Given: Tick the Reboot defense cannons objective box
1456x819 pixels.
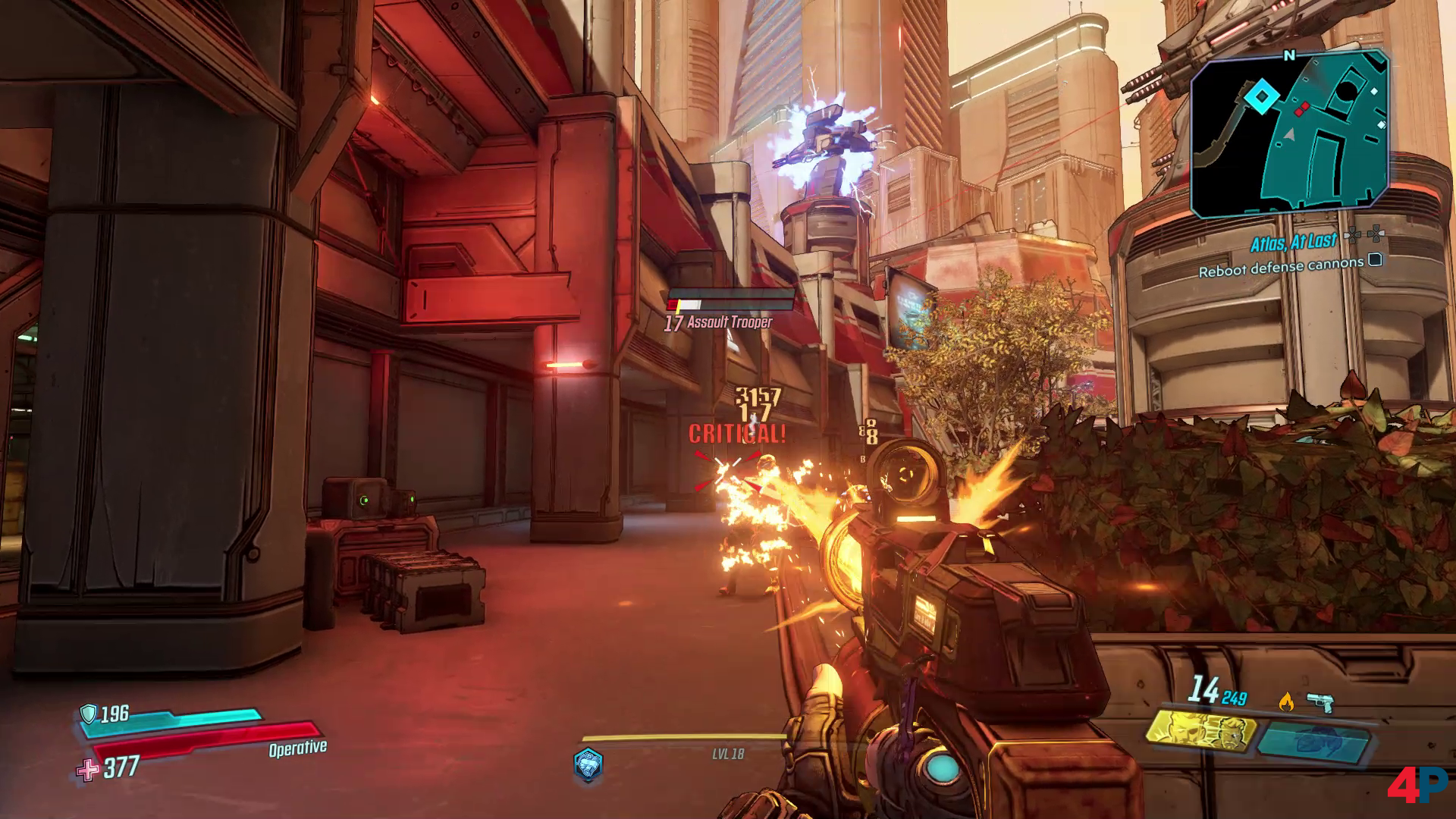Looking at the screenshot, I should (1375, 261).
